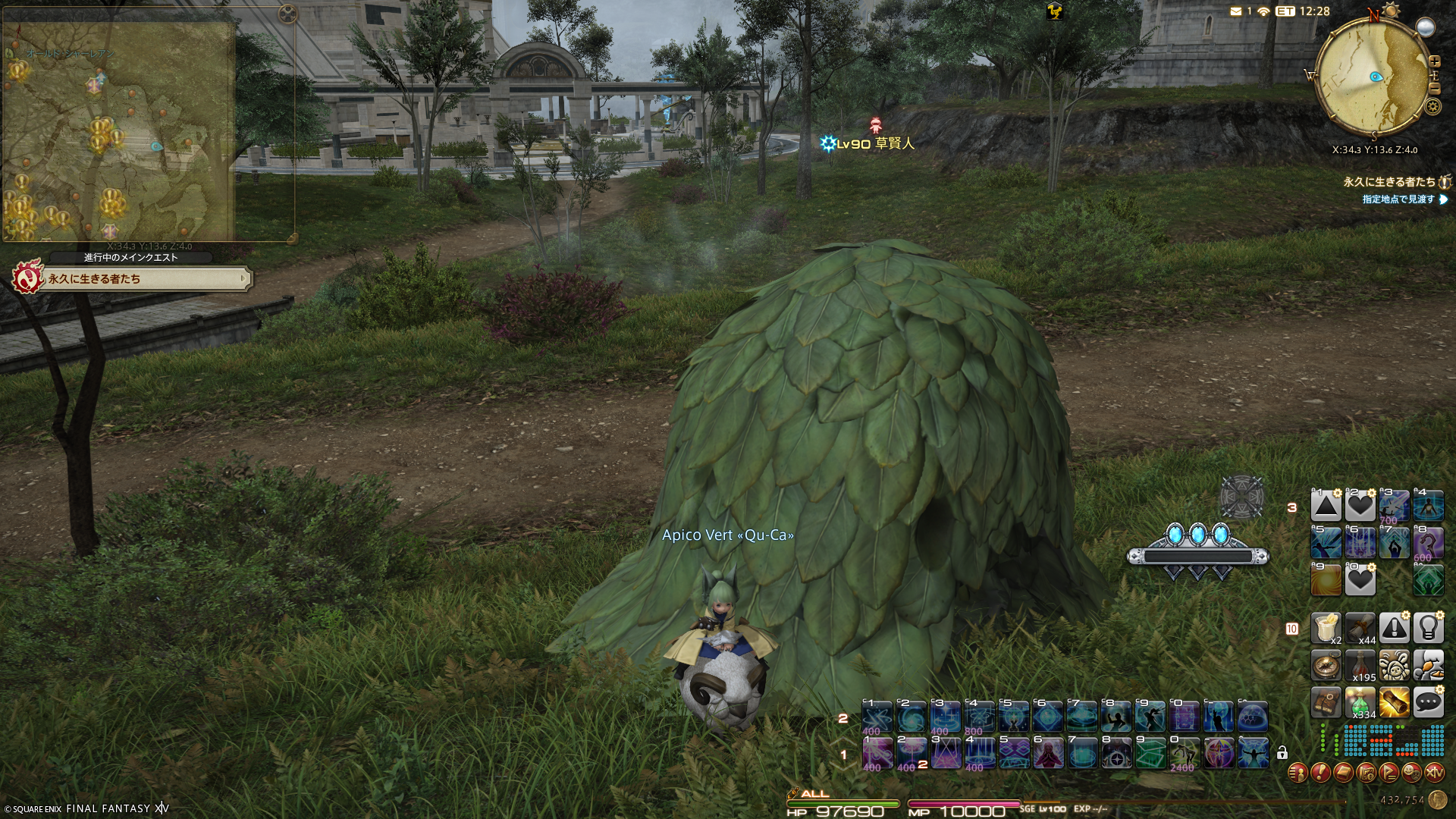The image size is (1456, 819).
Task: Use the red potion with x195 count
Action: 1360,666
